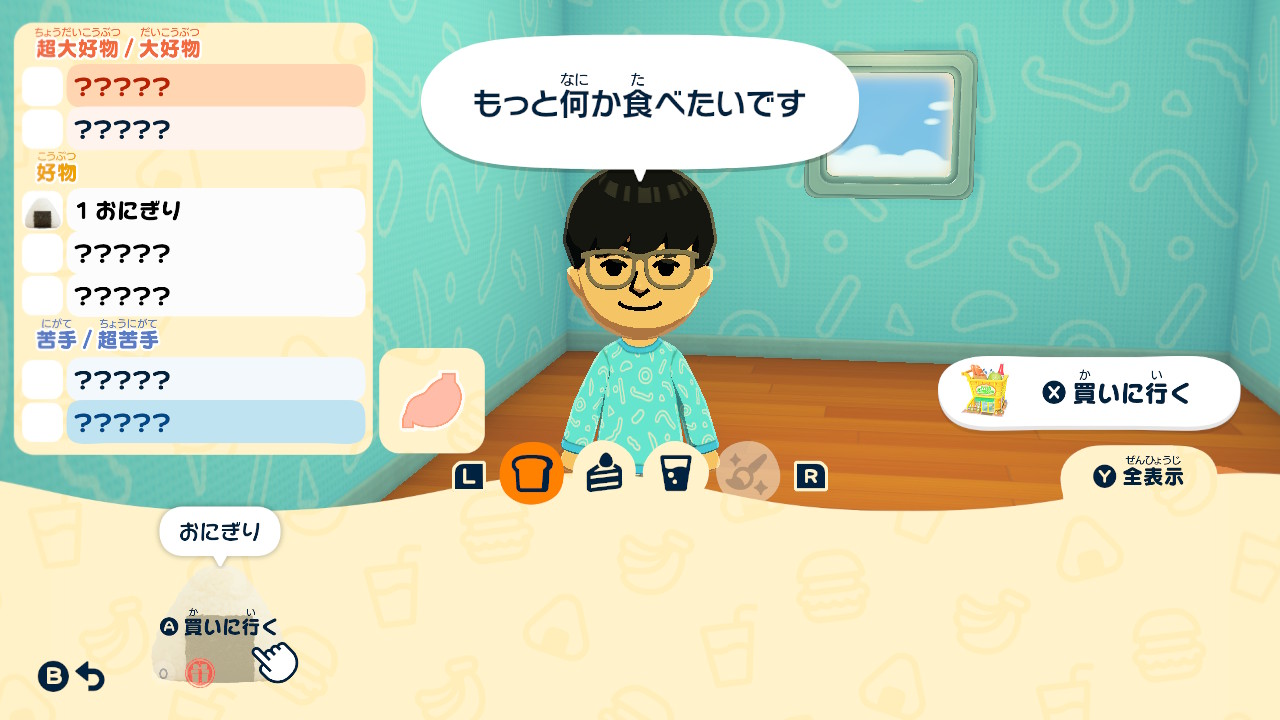Click the onigiri icon beside the 好物 list
This screenshot has width=1280, height=720.
[x=41, y=211]
